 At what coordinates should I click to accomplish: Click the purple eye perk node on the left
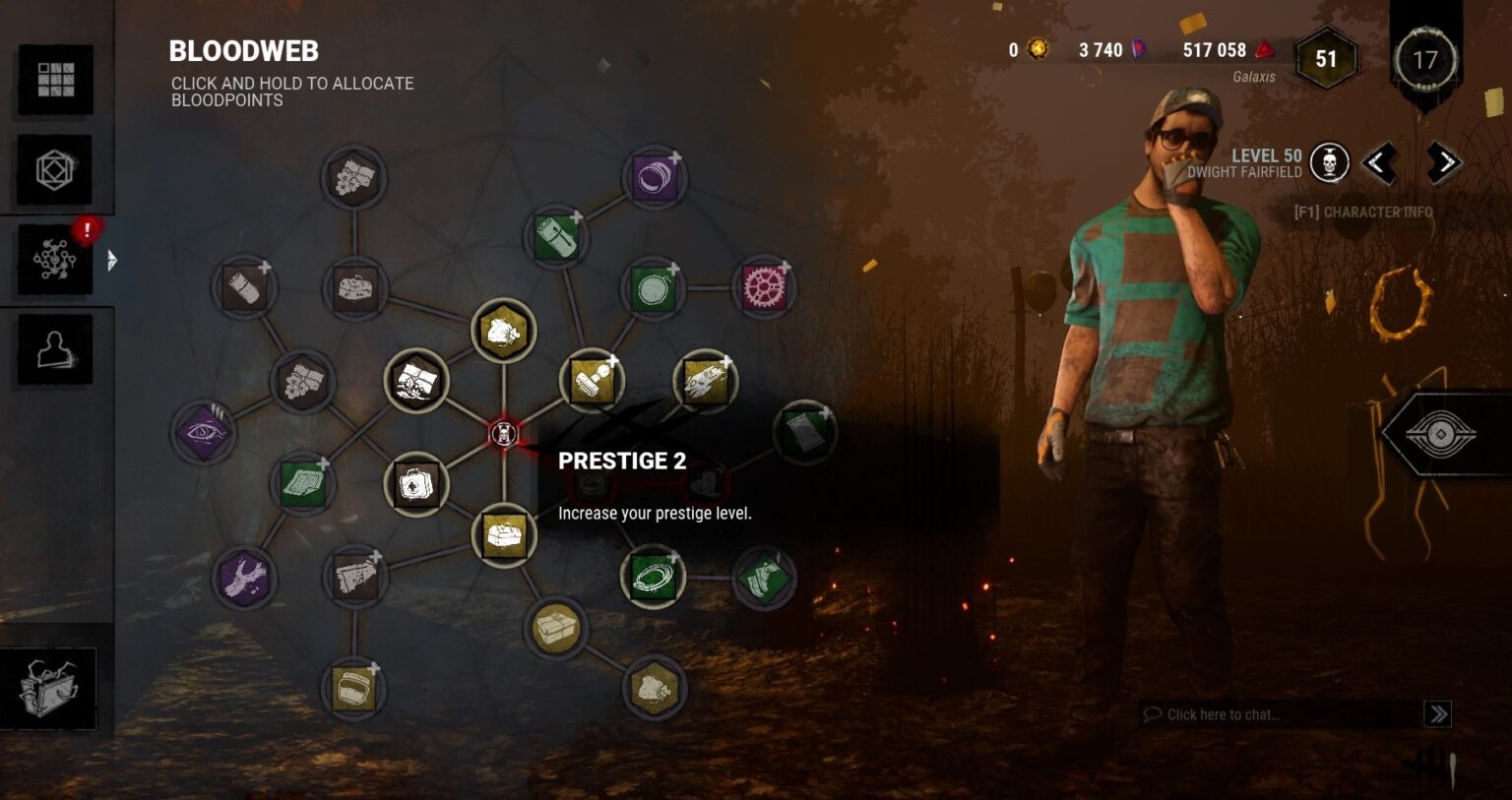207,433
